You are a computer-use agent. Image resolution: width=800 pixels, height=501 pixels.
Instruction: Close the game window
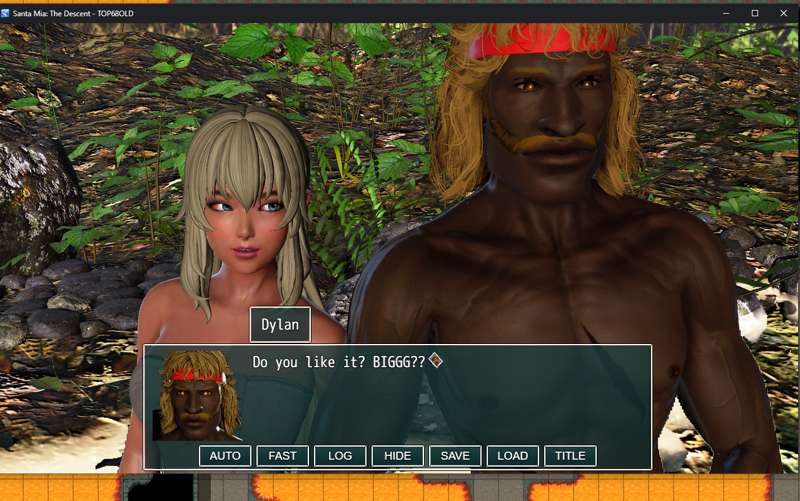[x=781, y=12]
